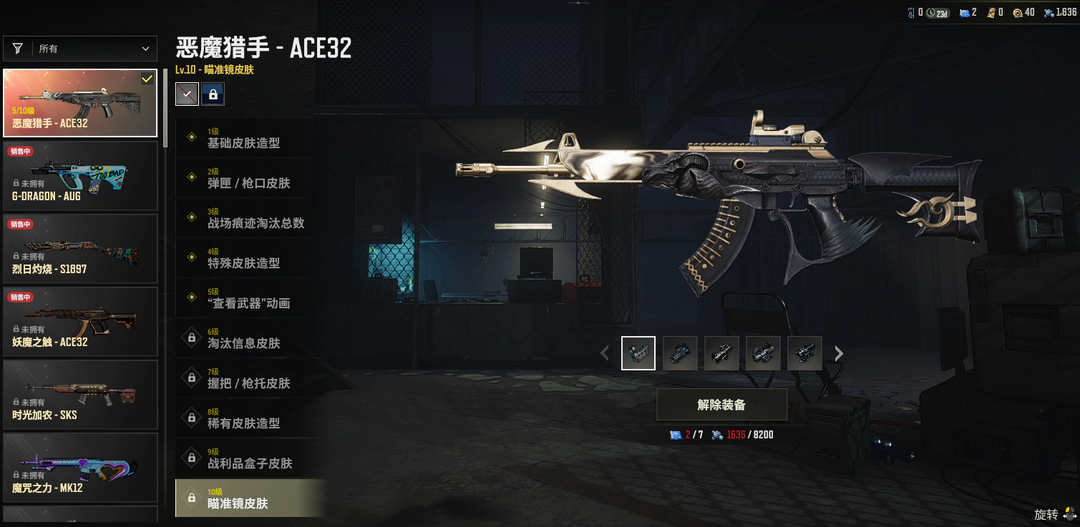Image resolution: width=1080 pixels, height=527 pixels.
Task: Open locked level 9 战利品盒子皮肤 row
Action: [250, 458]
